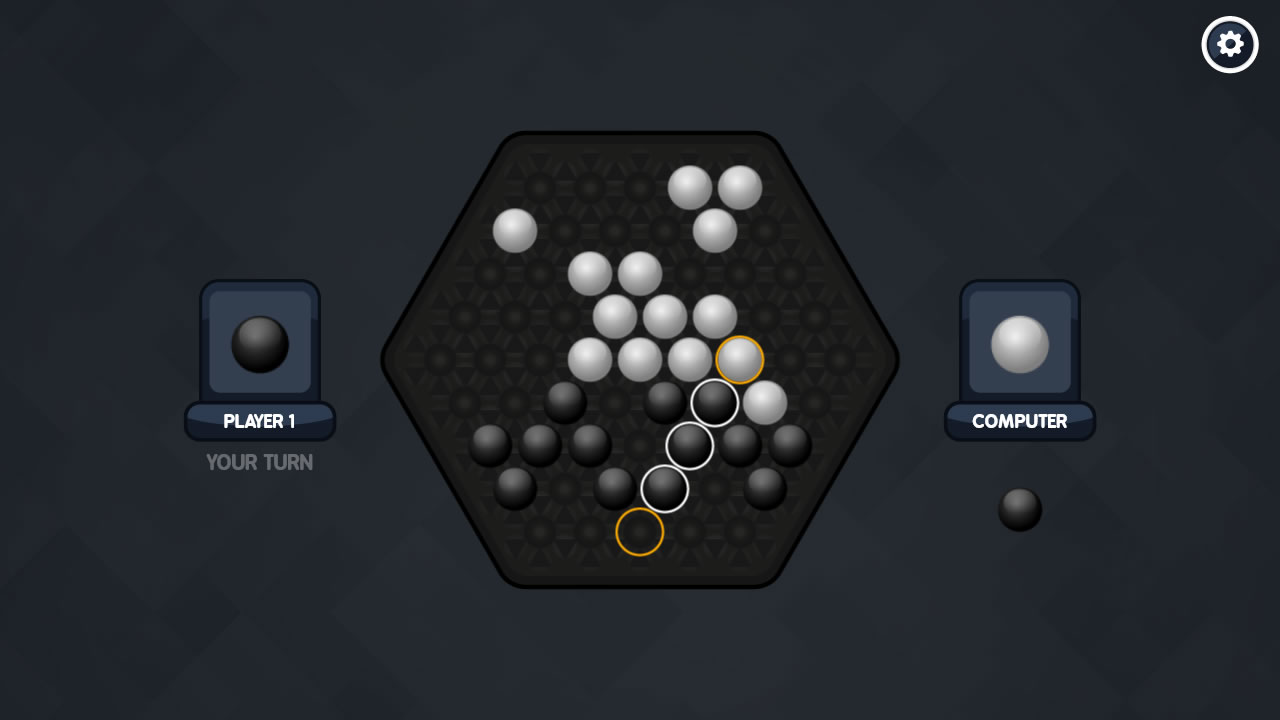
Task: Click the lone white marble top-left of board
Action: point(513,230)
